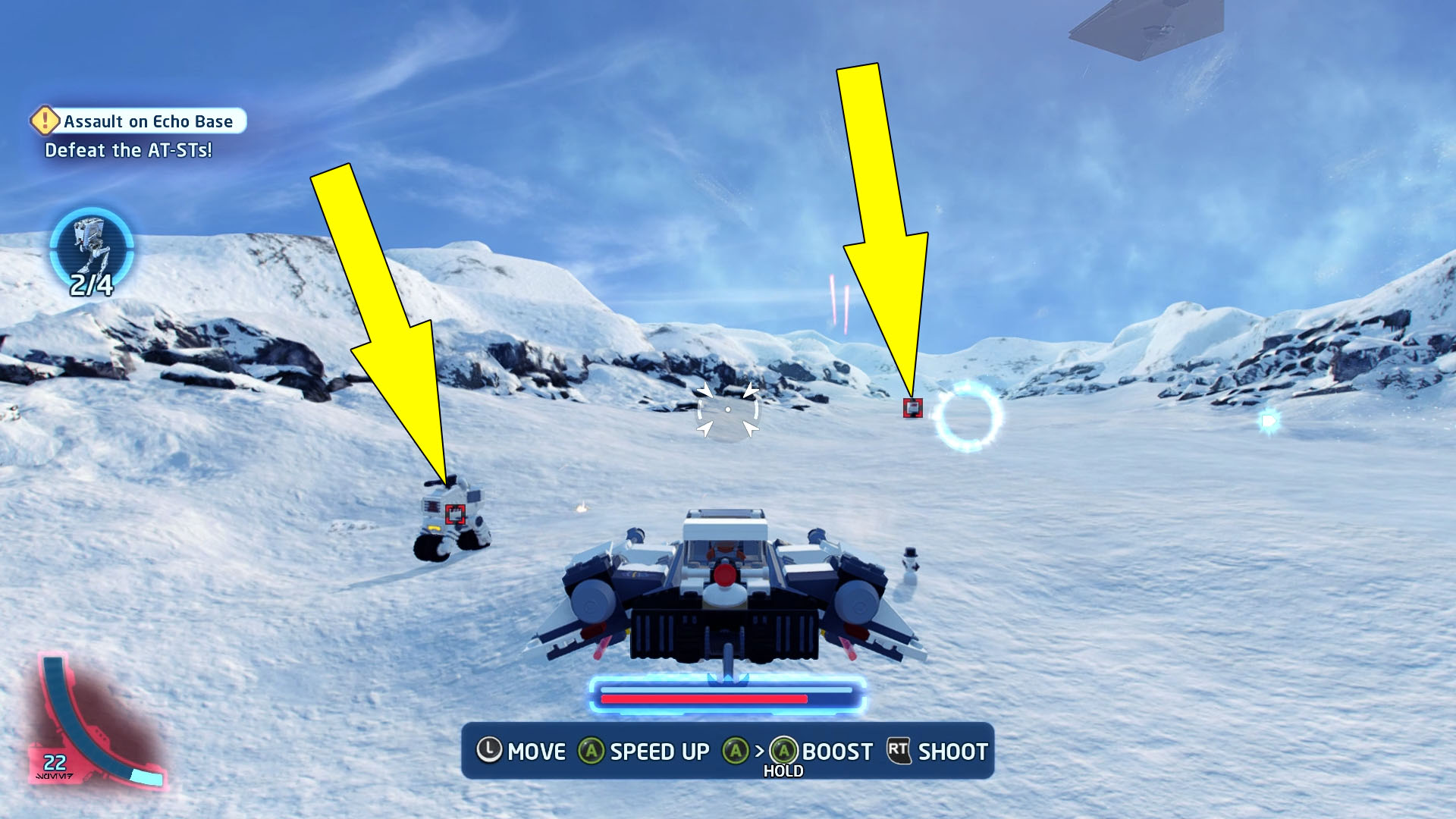1456x819 pixels.
Task: Open the chevron between the two A buttons
Action: (758, 752)
